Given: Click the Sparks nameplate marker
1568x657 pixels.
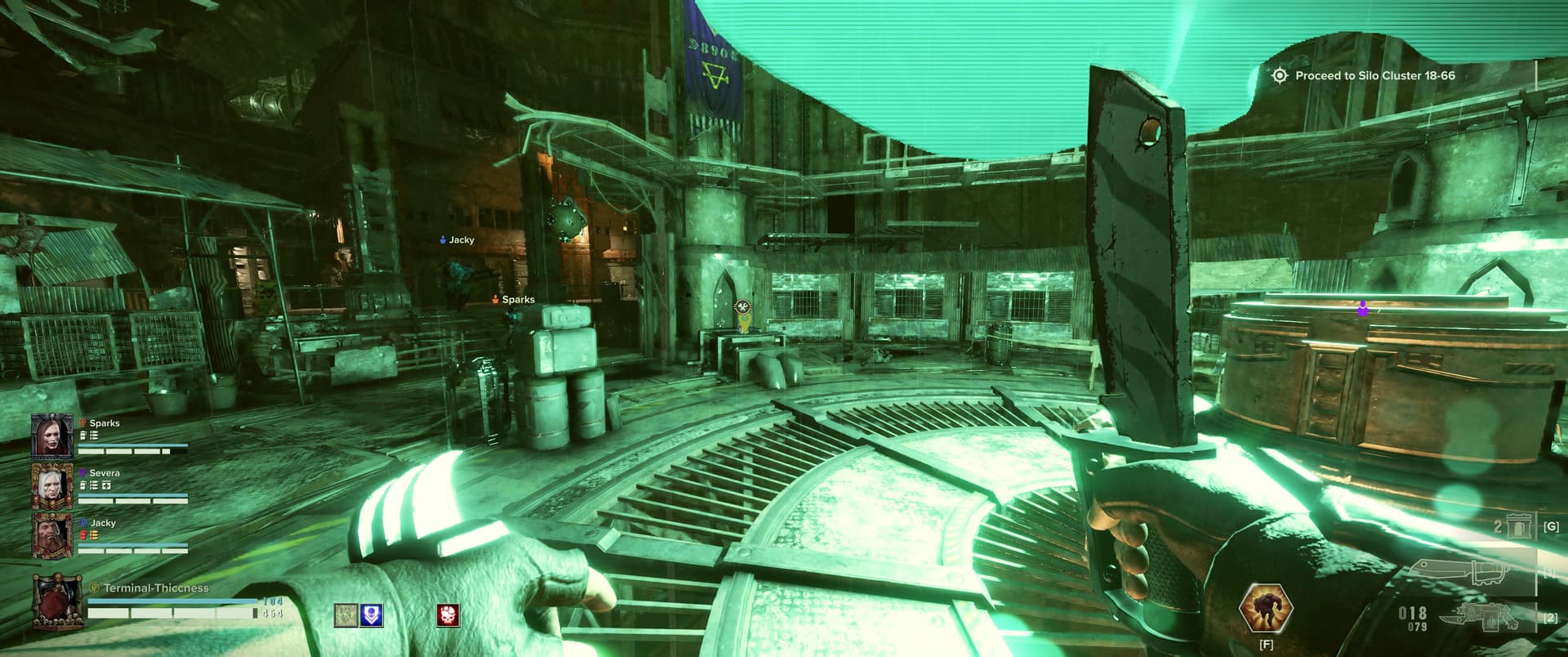Looking at the screenshot, I should 513,300.
